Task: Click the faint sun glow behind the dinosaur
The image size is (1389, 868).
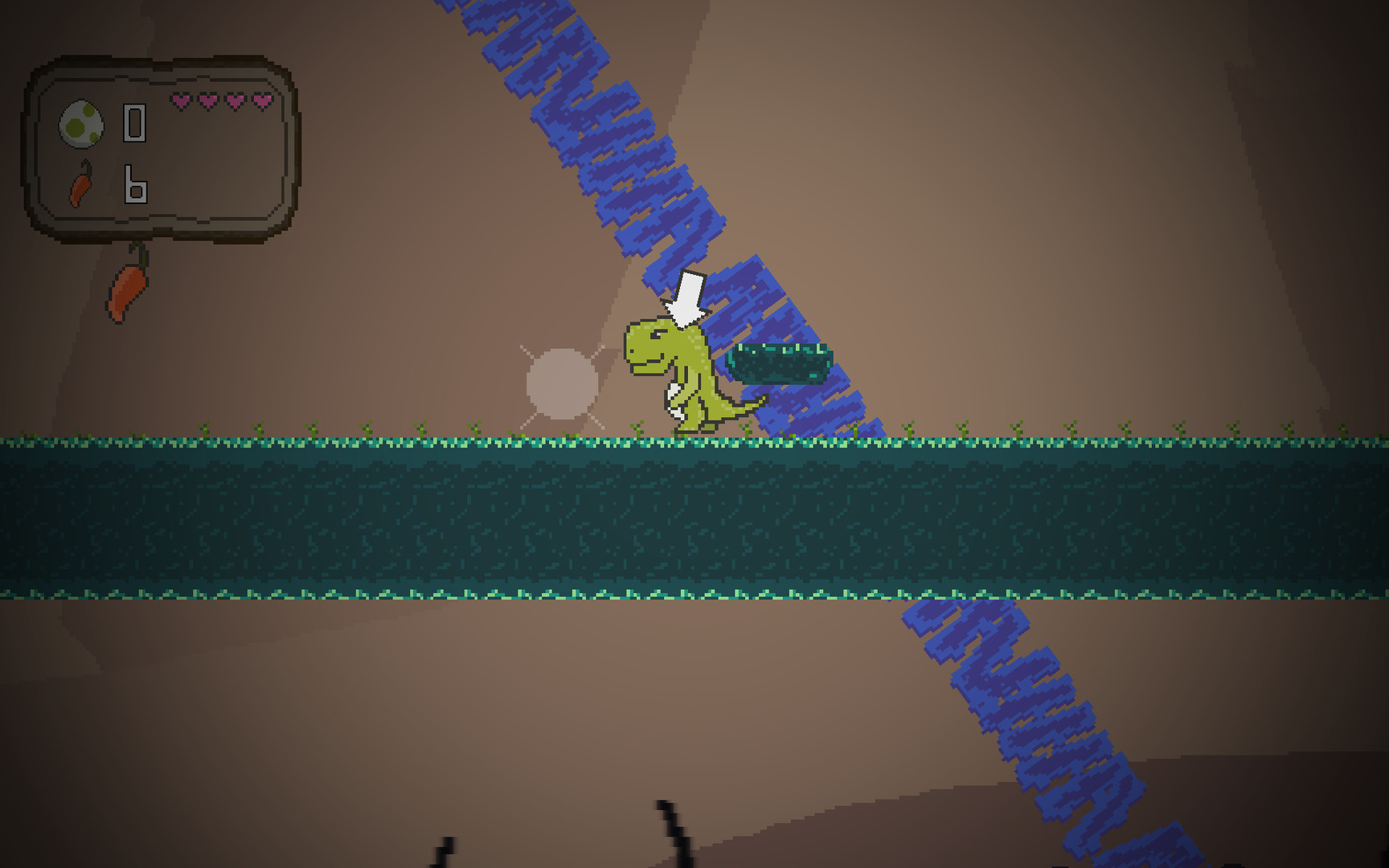Action: pos(561,386)
